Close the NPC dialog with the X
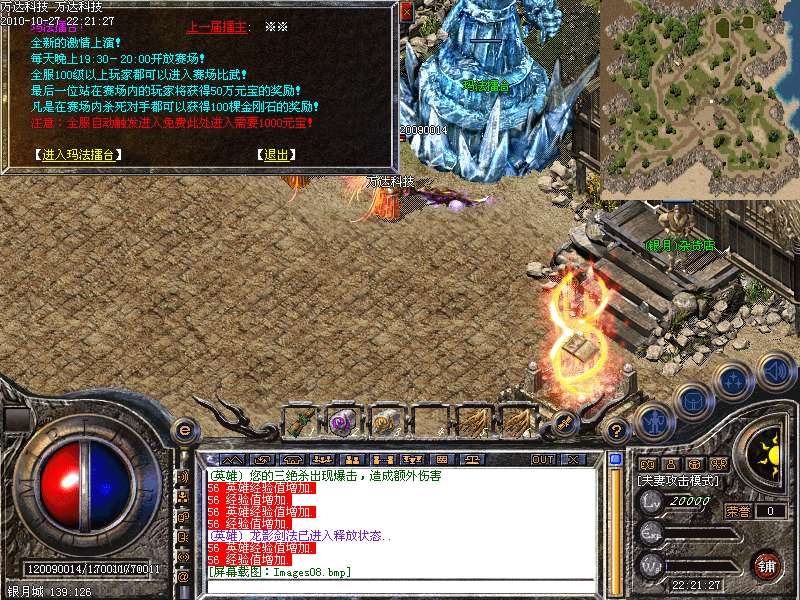Screen dimensions: 800x600 click(x=405, y=12)
